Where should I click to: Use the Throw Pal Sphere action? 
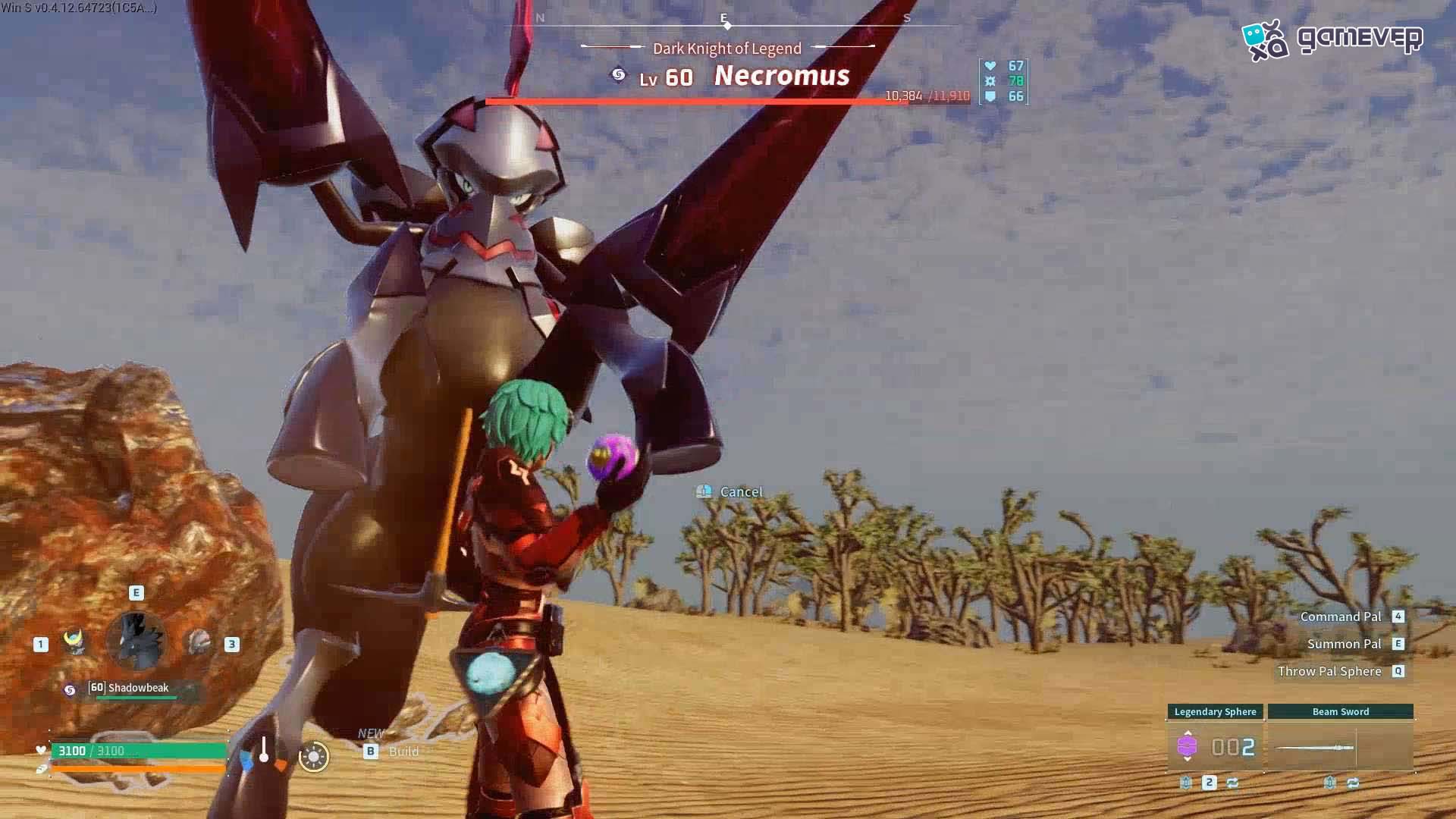click(x=1329, y=671)
